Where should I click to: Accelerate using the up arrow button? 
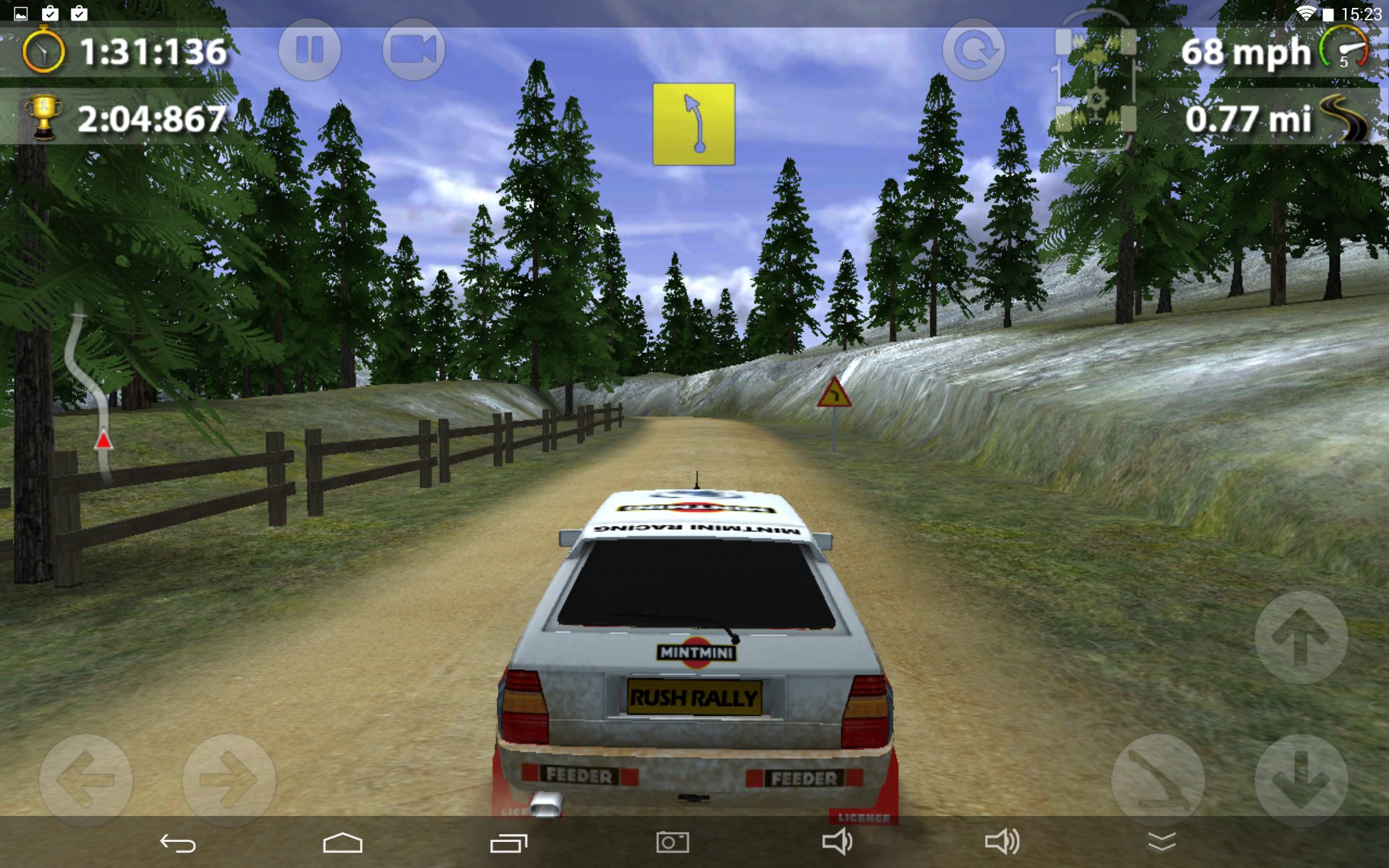(1301, 637)
